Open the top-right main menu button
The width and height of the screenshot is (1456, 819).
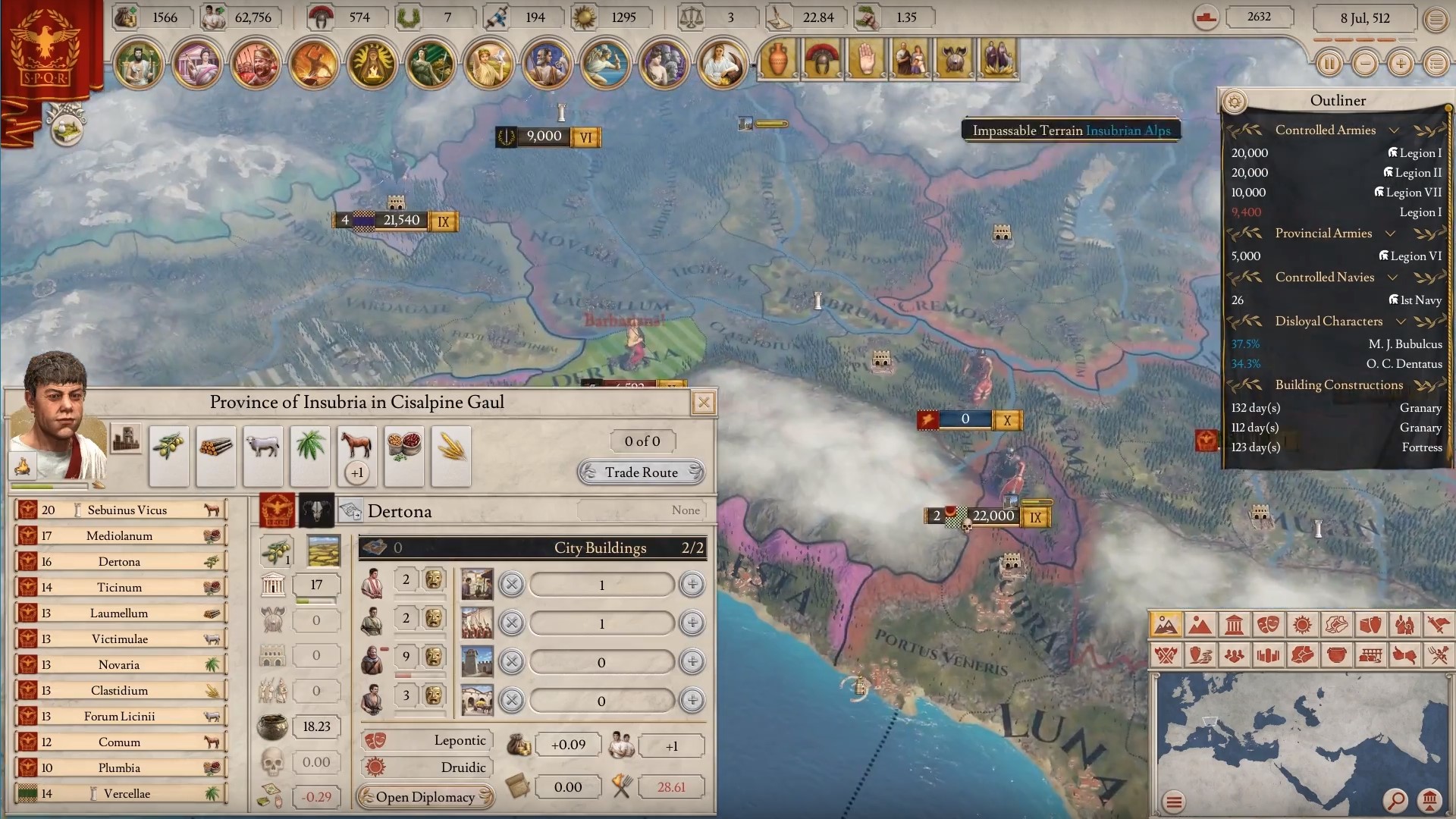tap(1436, 20)
